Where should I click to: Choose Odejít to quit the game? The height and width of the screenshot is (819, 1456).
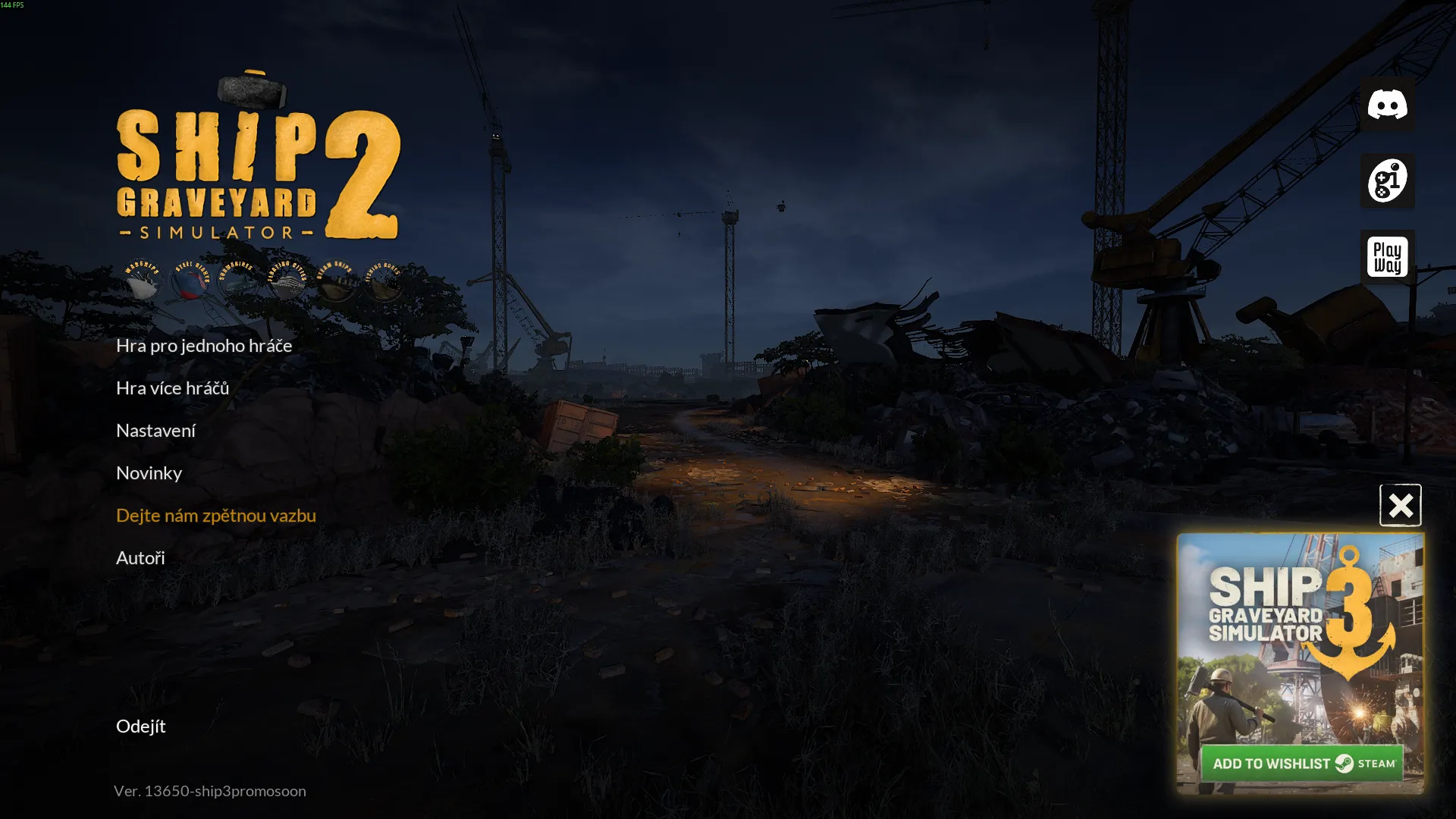pyautogui.click(x=140, y=726)
